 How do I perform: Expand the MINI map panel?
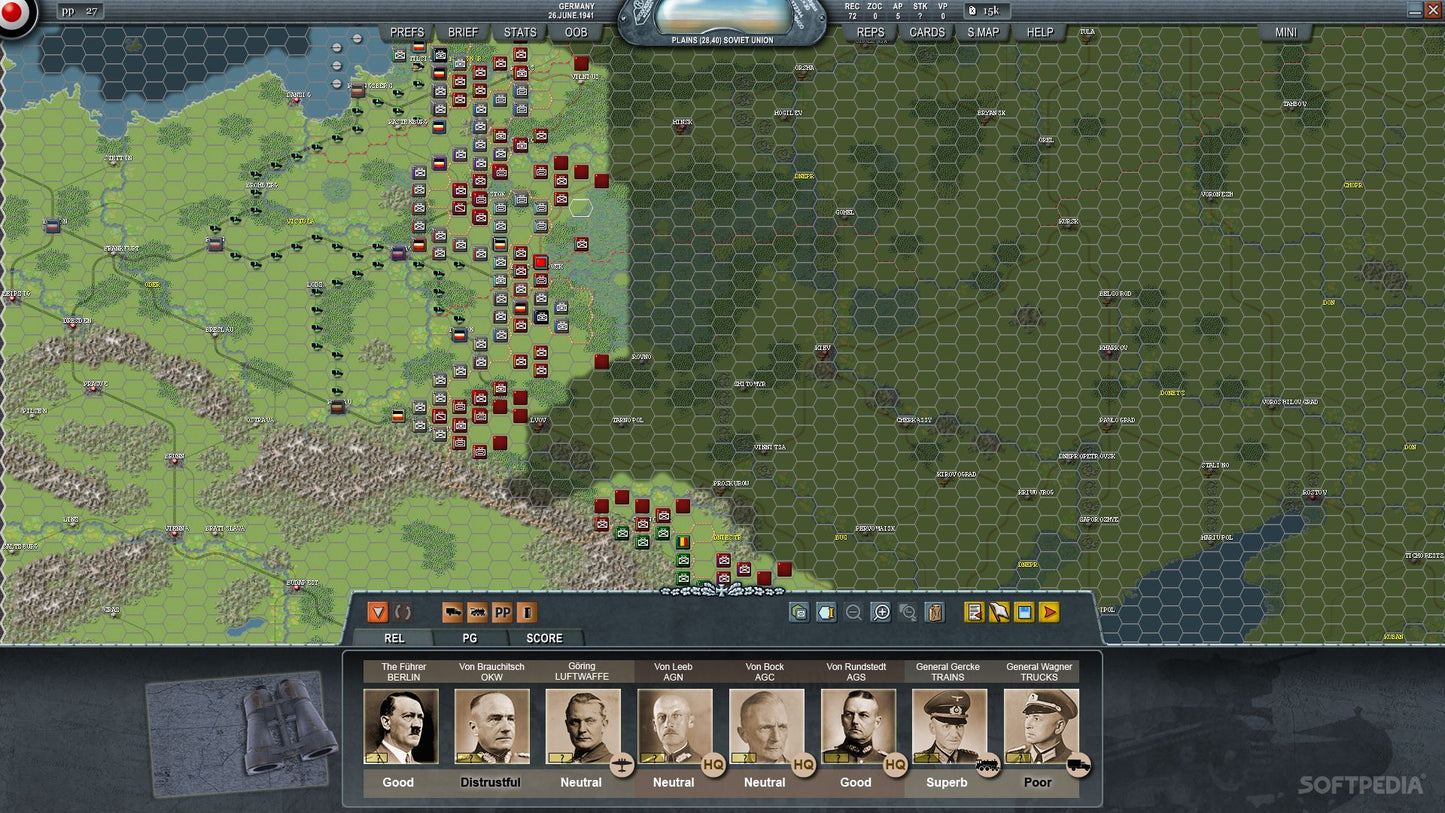[x=1285, y=32]
